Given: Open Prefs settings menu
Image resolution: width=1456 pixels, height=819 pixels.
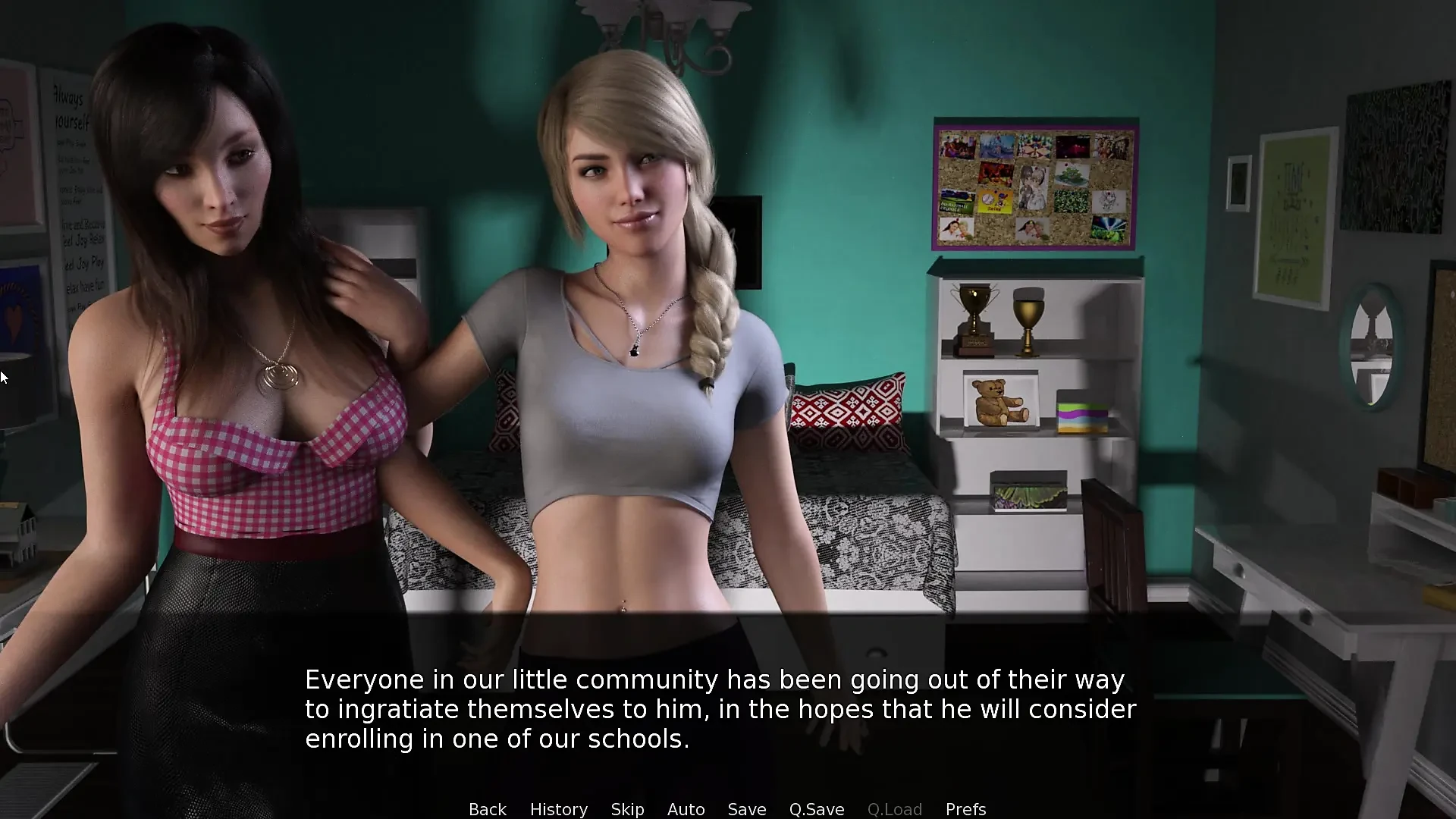Looking at the screenshot, I should [965, 809].
